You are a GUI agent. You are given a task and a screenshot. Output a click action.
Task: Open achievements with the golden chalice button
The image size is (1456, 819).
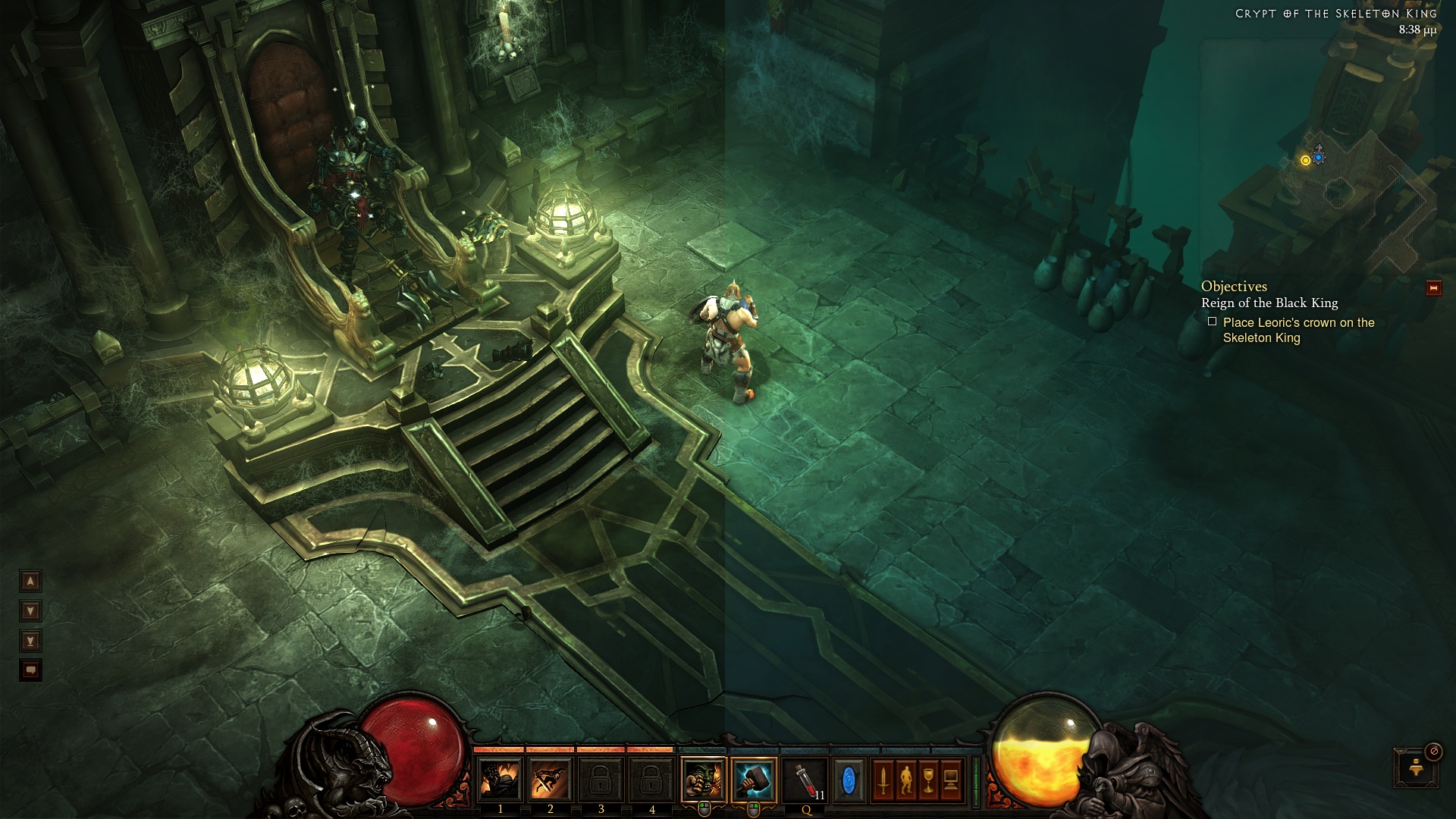pyautogui.click(x=929, y=780)
